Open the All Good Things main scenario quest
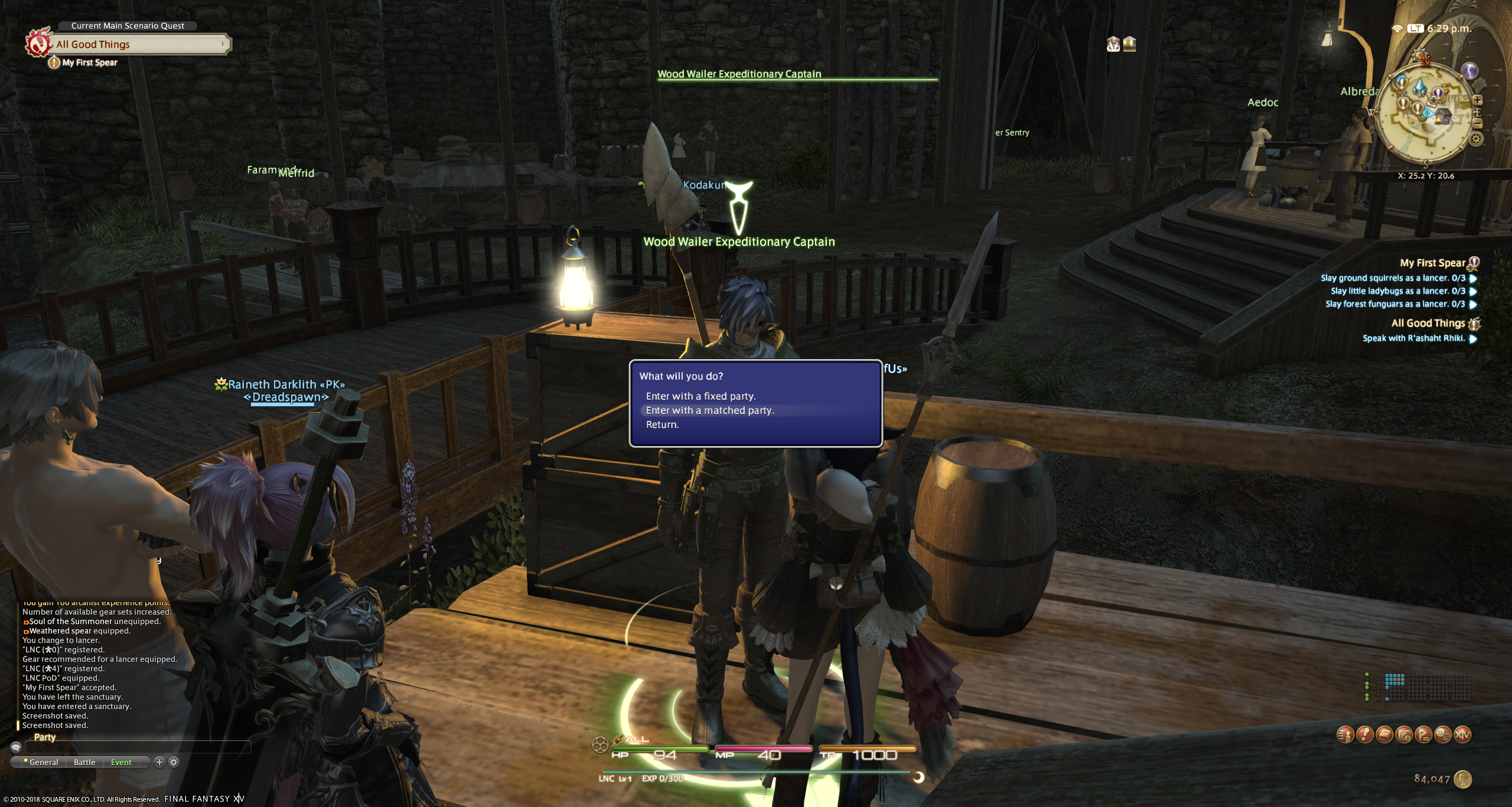This screenshot has height=807, width=1512. click(x=139, y=44)
